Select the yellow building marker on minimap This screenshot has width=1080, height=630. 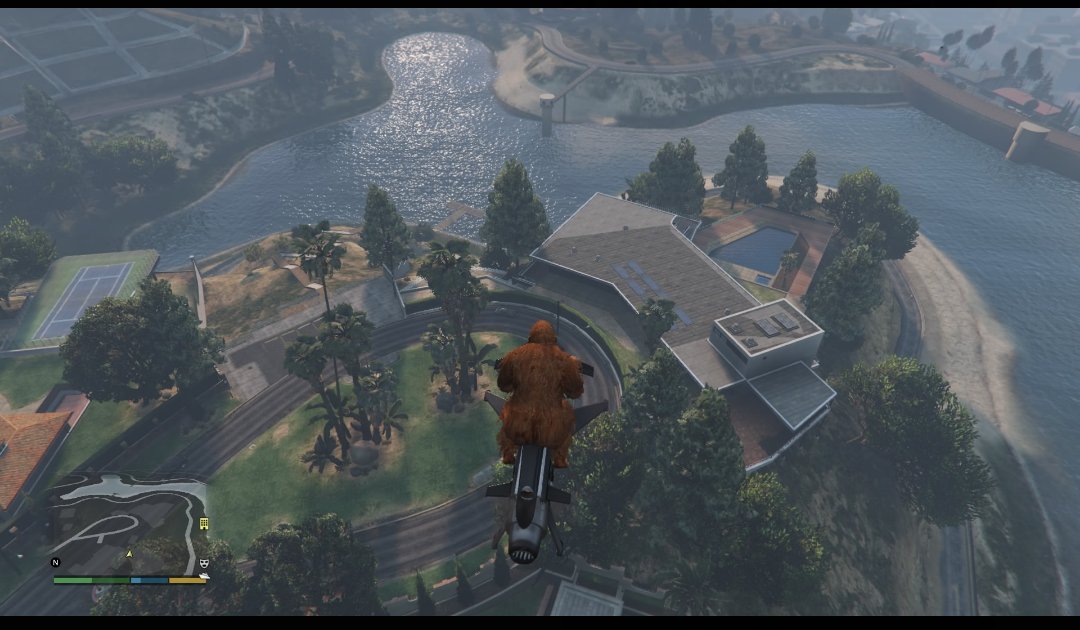(204, 523)
